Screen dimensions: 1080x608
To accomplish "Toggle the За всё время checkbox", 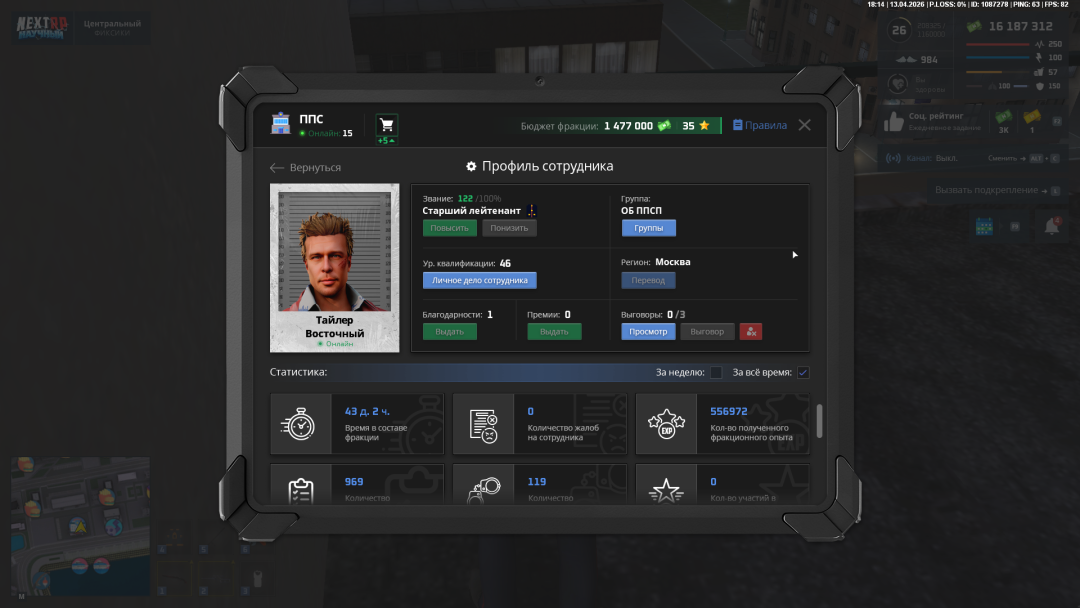I will [x=803, y=373].
